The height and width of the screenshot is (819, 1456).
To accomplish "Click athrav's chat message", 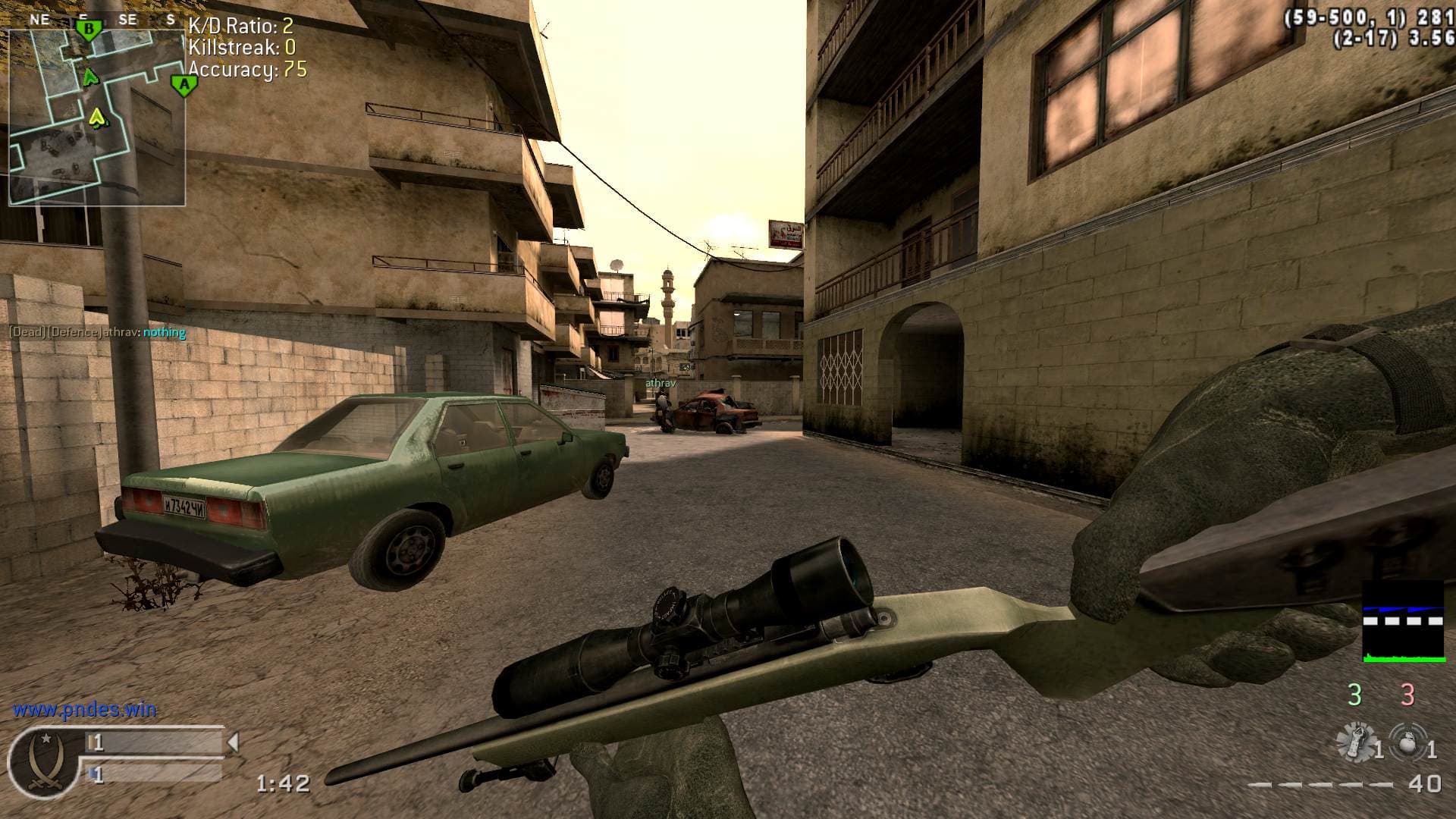I will [97, 332].
